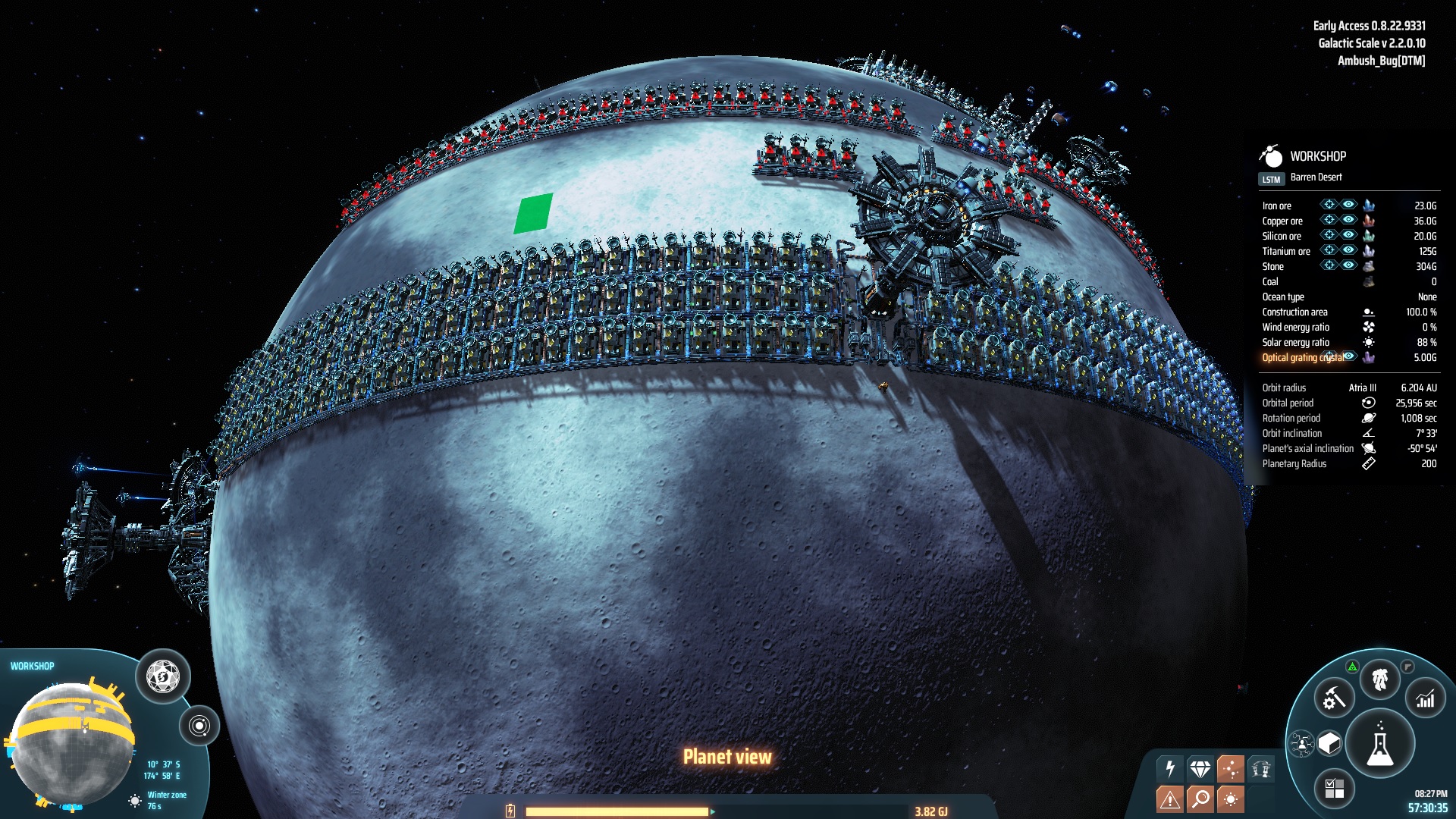Toggle Iron ore eye visibility icon
Screen dimensions: 1456x819
(1348, 205)
